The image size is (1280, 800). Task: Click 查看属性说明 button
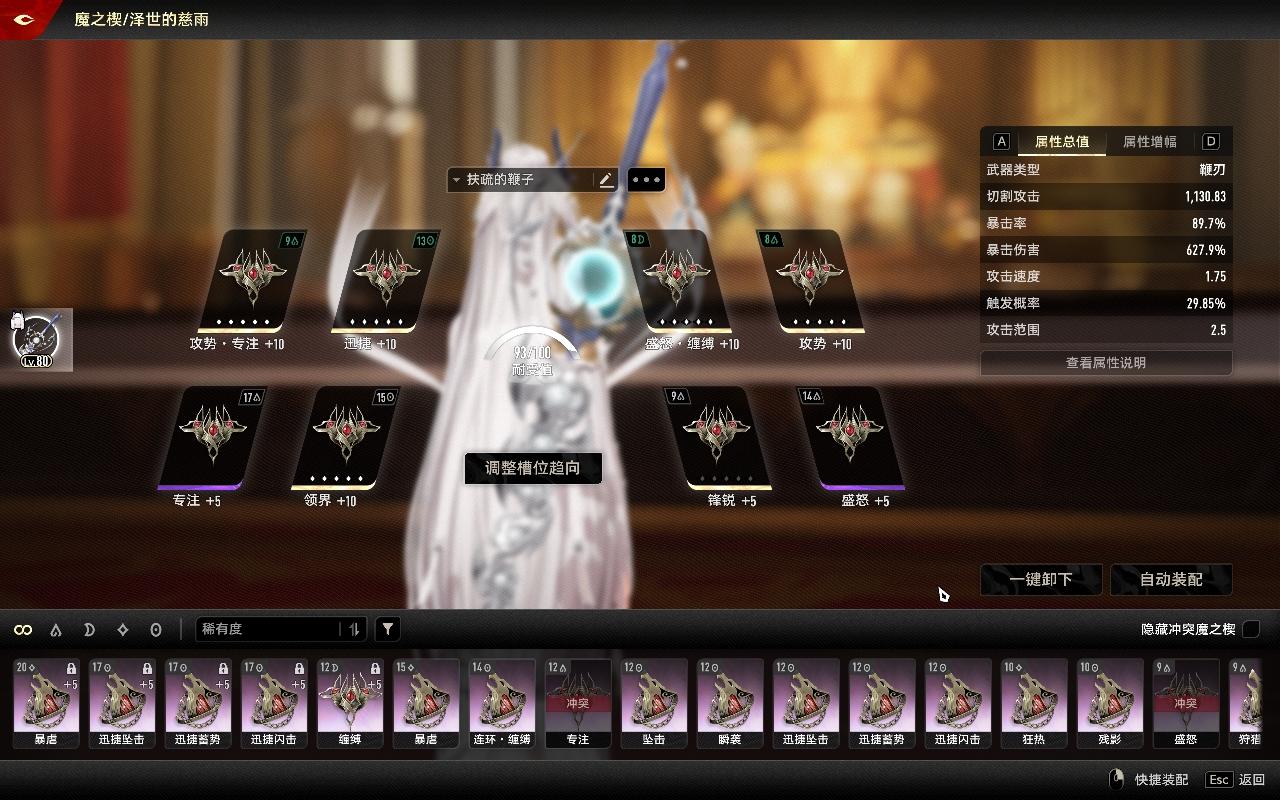[x=1105, y=363]
